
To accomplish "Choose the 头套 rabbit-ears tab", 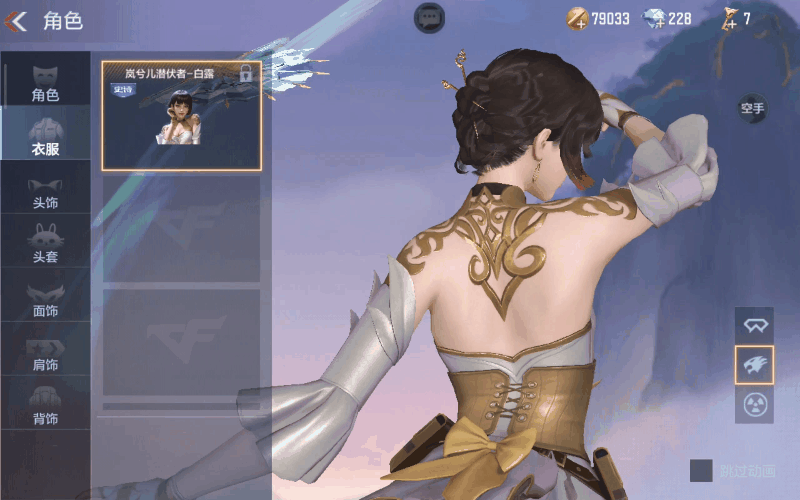I will [x=45, y=245].
